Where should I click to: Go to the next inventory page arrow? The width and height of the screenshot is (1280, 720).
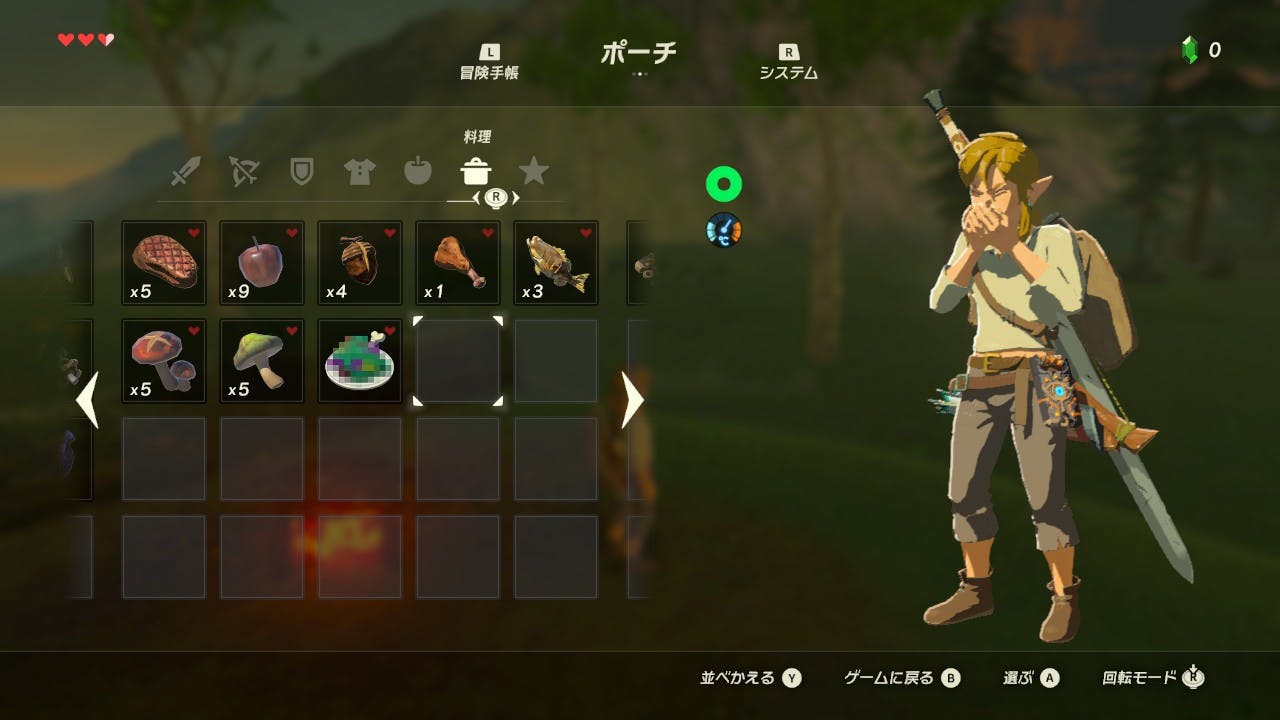(633, 400)
